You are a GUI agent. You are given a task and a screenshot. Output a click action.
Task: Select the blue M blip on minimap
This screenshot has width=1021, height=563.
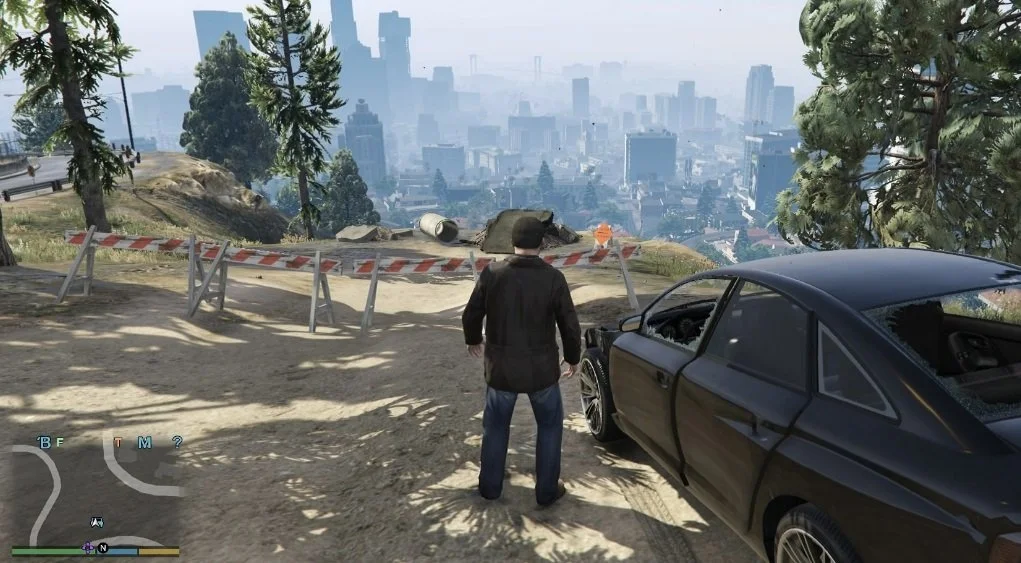144,442
